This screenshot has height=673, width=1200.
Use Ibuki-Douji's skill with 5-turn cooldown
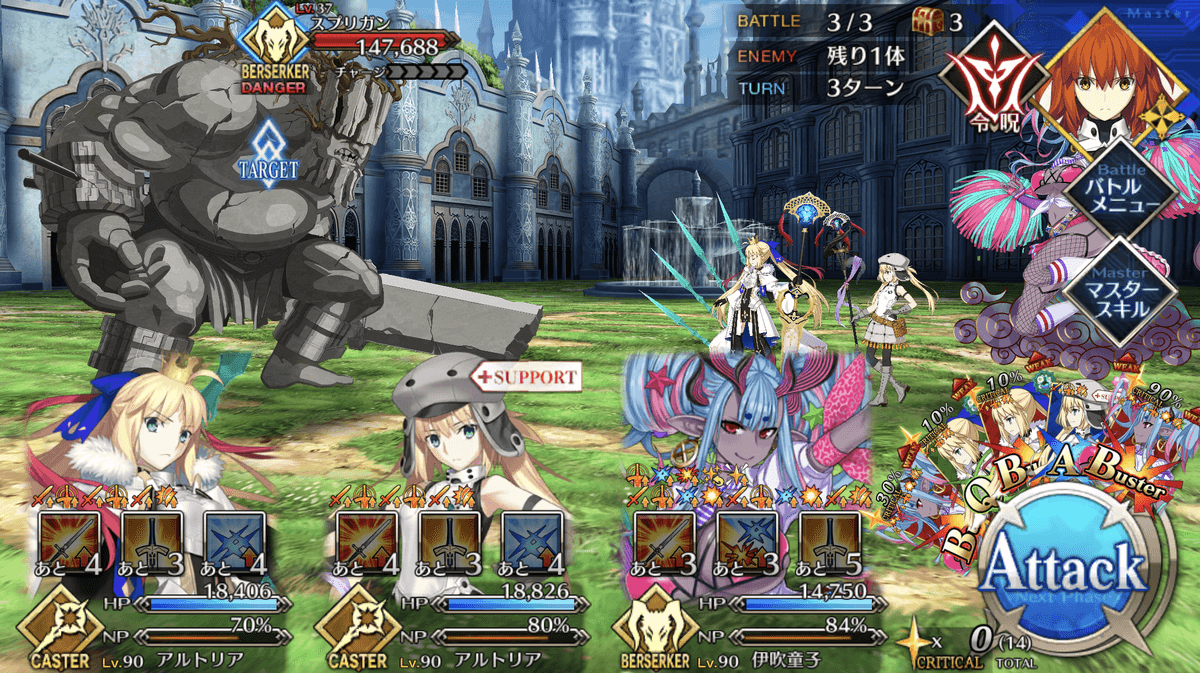pos(829,543)
